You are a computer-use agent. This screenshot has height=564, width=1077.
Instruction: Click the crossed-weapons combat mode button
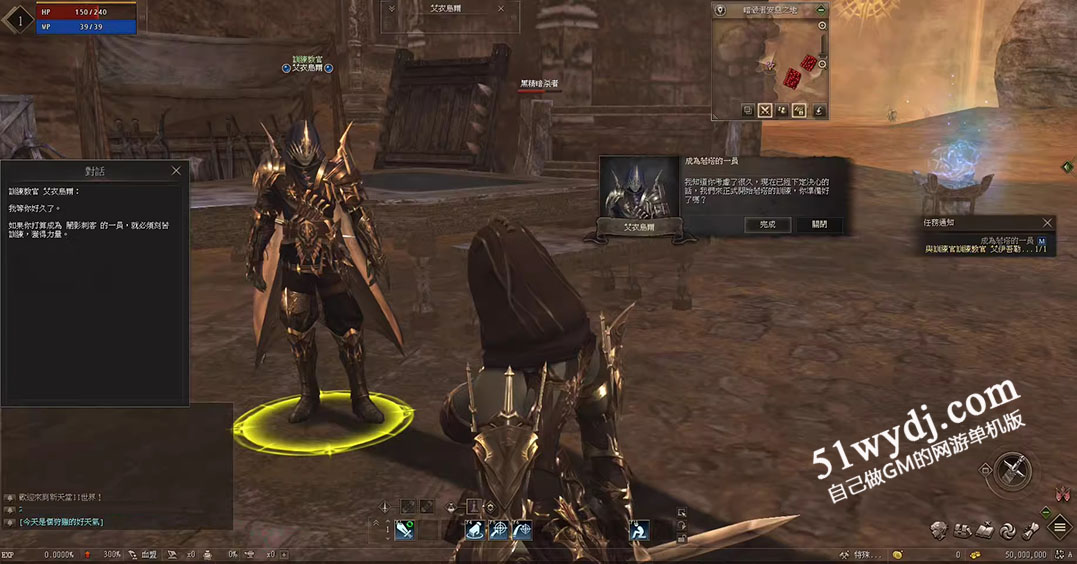pyautogui.click(x=1015, y=468)
